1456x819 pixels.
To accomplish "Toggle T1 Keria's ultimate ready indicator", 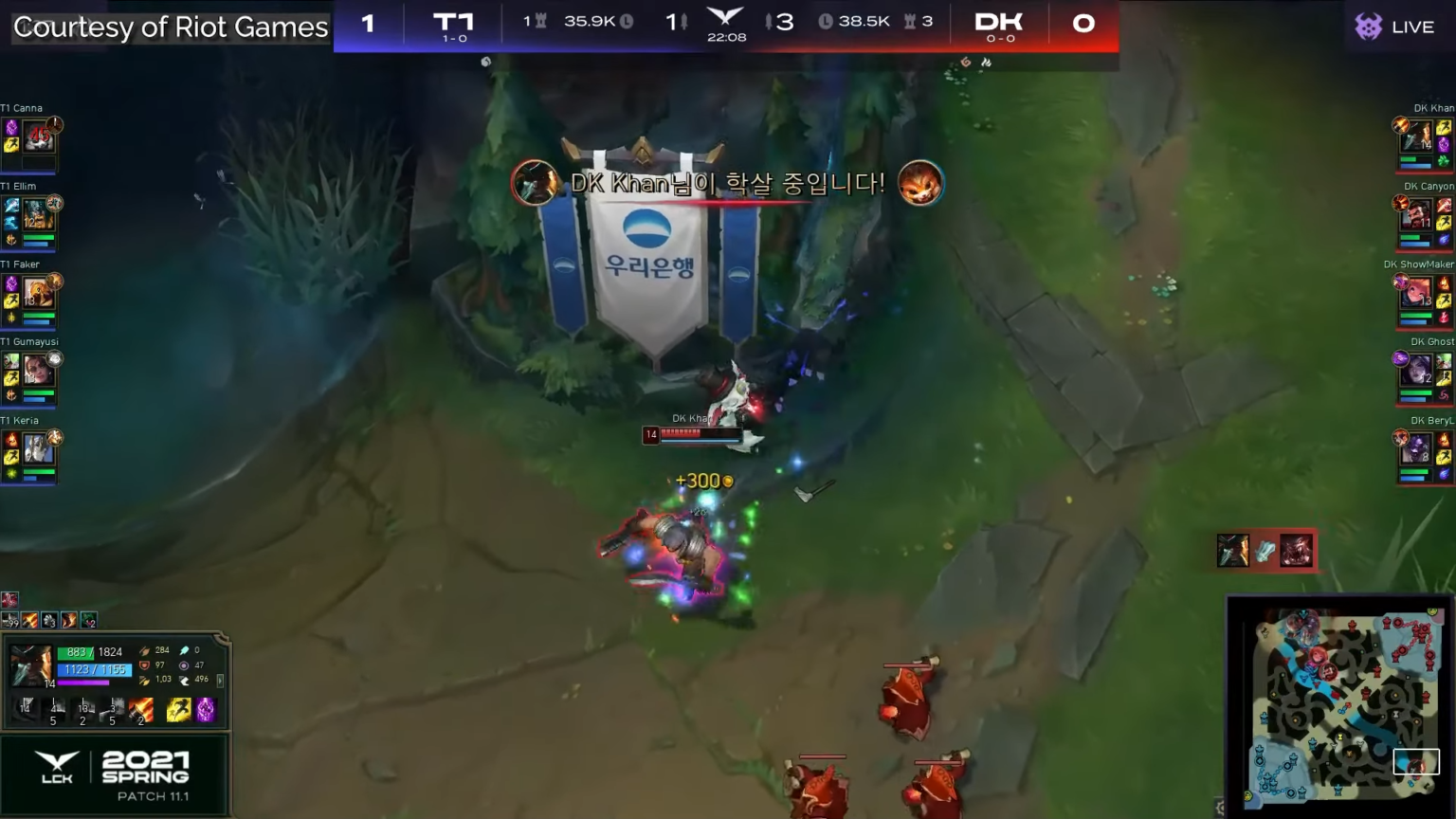I will (x=55, y=437).
